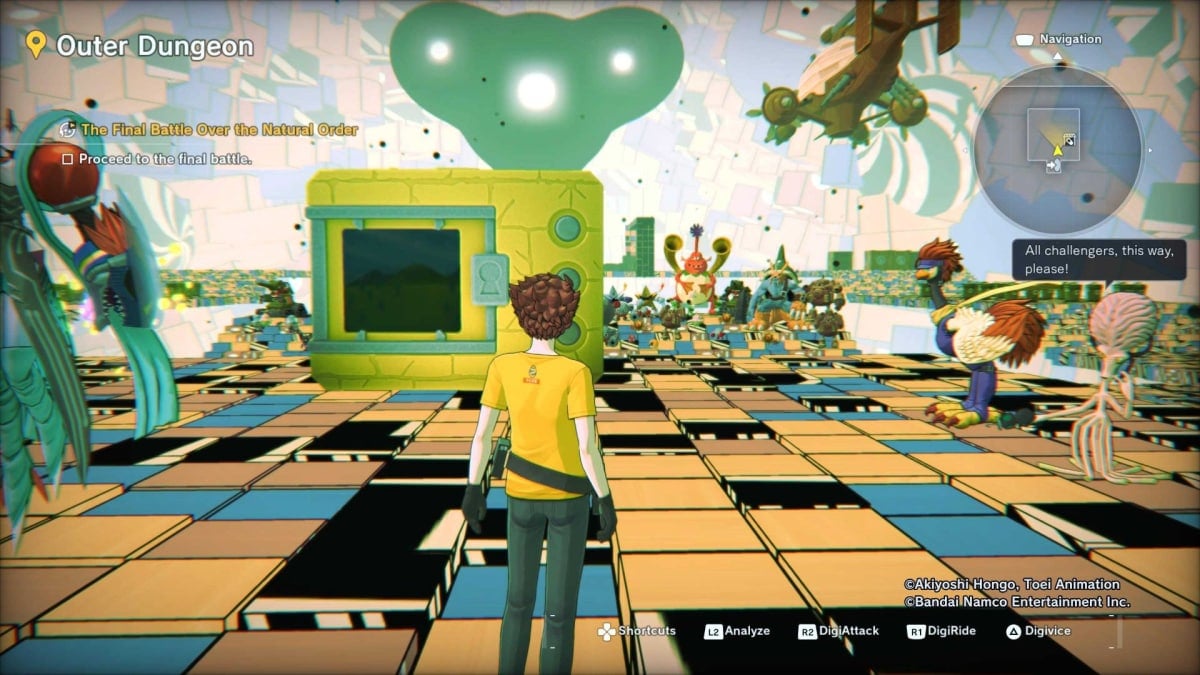Open the circular navigation minimap
Image resolution: width=1200 pixels, height=675 pixels.
[x=1058, y=149]
